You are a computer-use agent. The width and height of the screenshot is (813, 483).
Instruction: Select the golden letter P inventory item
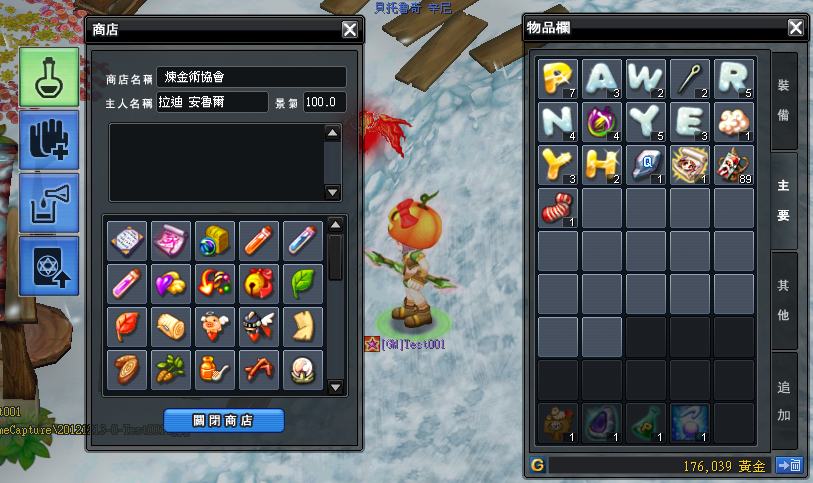click(x=557, y=77)
